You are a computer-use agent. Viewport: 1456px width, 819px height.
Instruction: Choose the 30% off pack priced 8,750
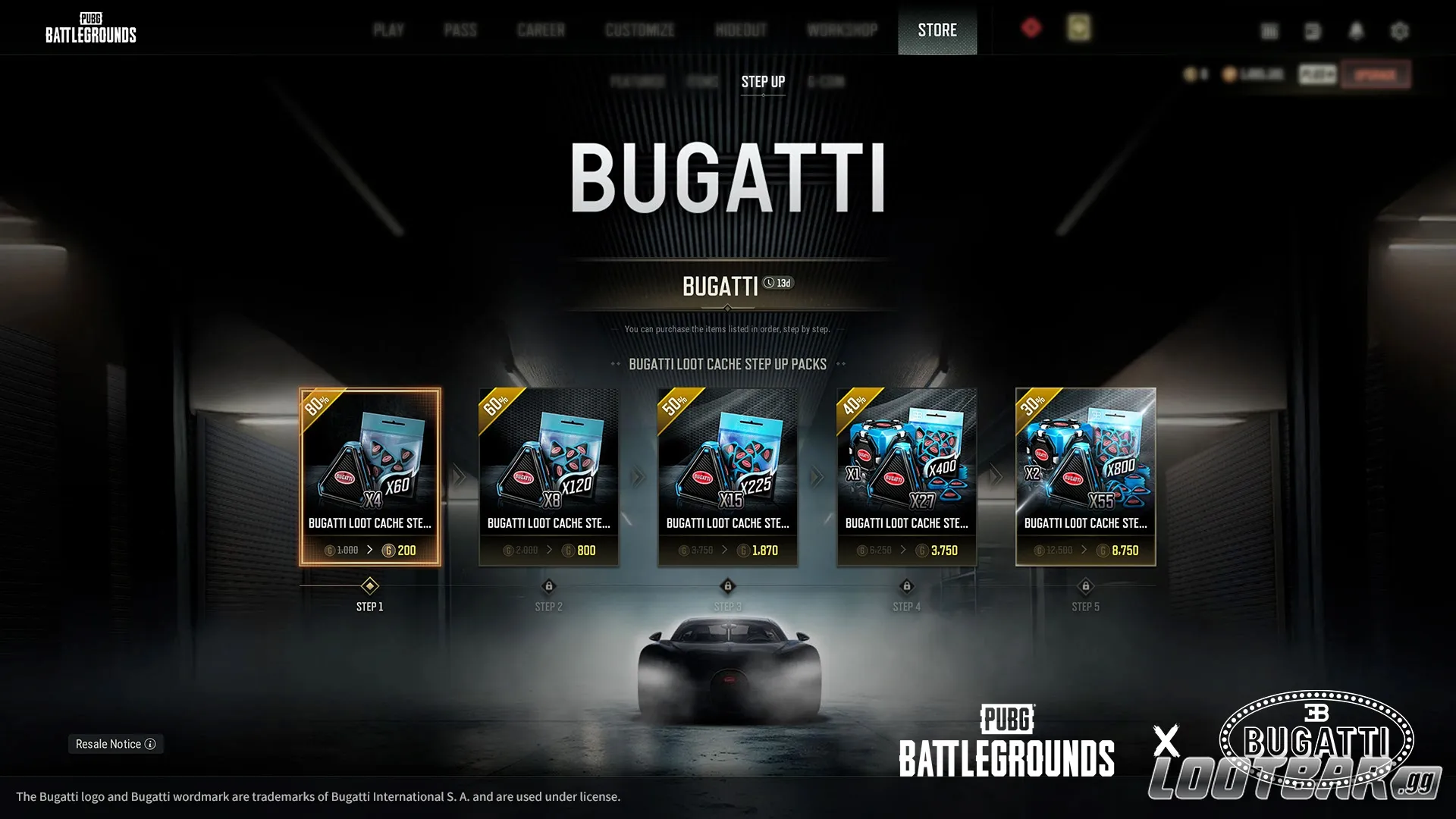click(x=1086, y=477)
